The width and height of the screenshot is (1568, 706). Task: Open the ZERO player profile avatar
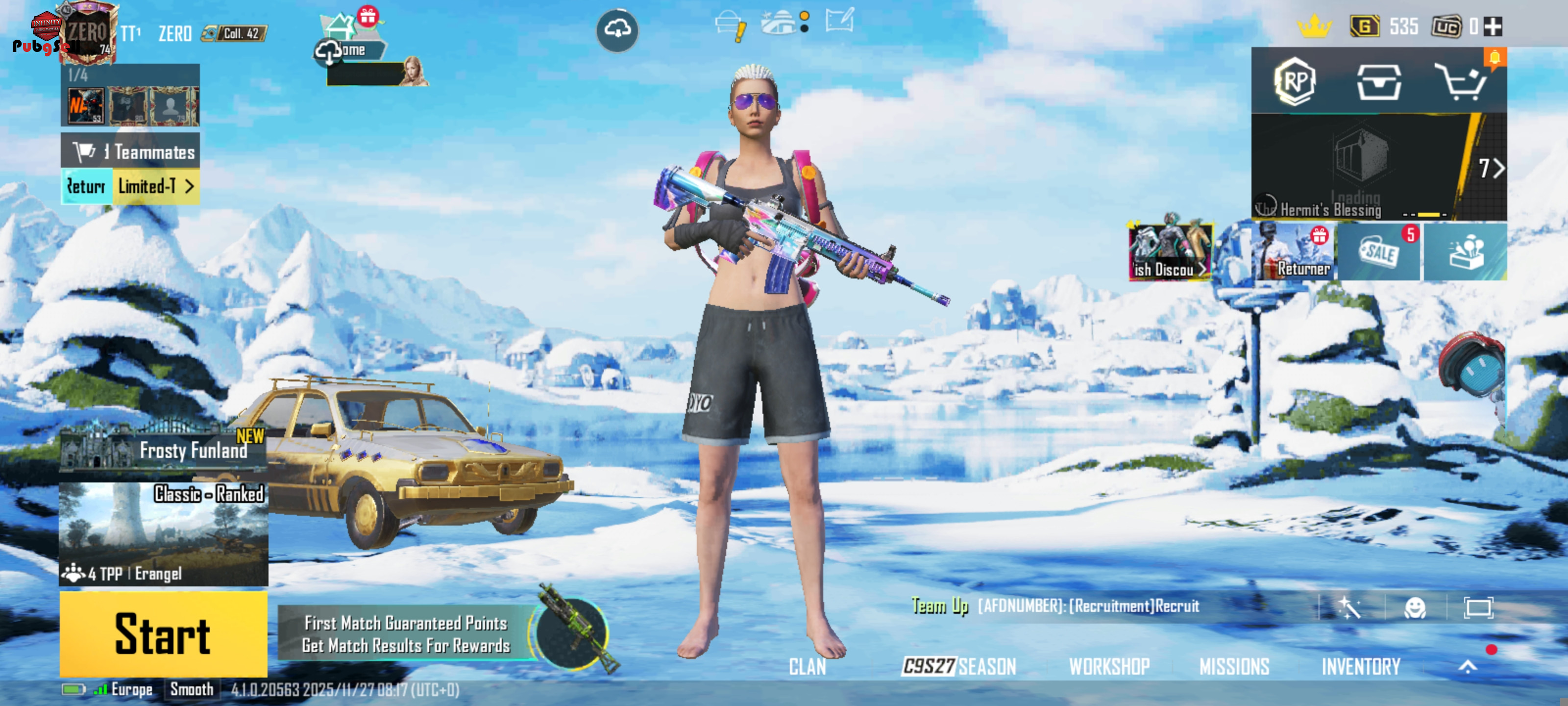click(x=87, y=34)
